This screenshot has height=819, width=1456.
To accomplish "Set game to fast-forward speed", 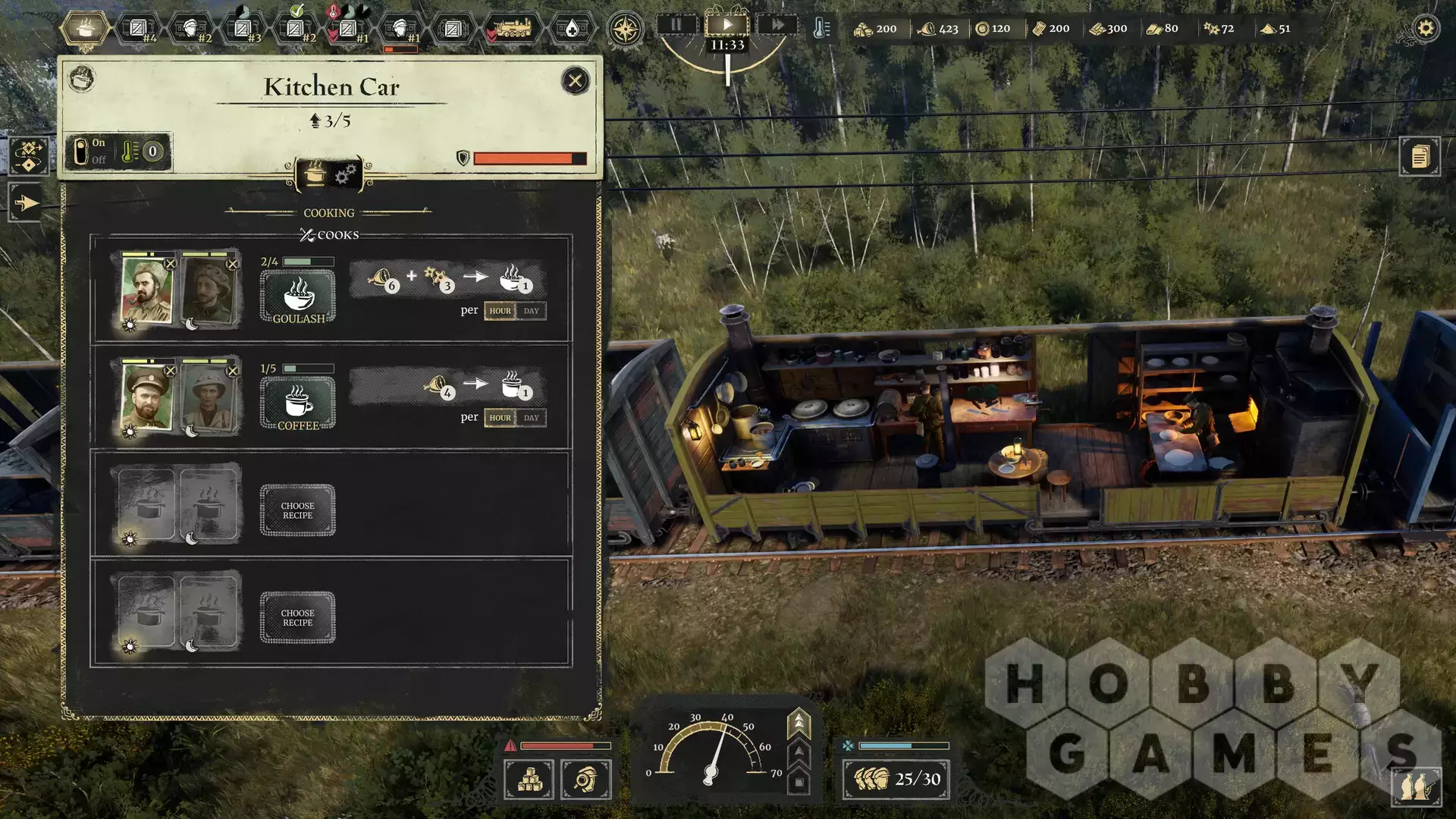I will [778, 25].
